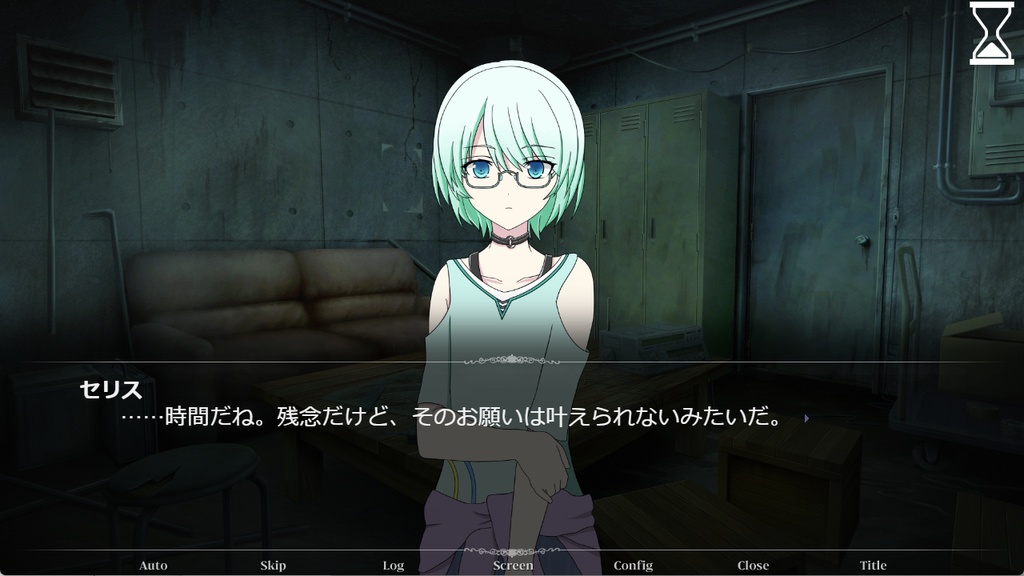Return to the Title screen
Image resolution: width=1024 pixels, height=576 pixels.
point(873,565)
